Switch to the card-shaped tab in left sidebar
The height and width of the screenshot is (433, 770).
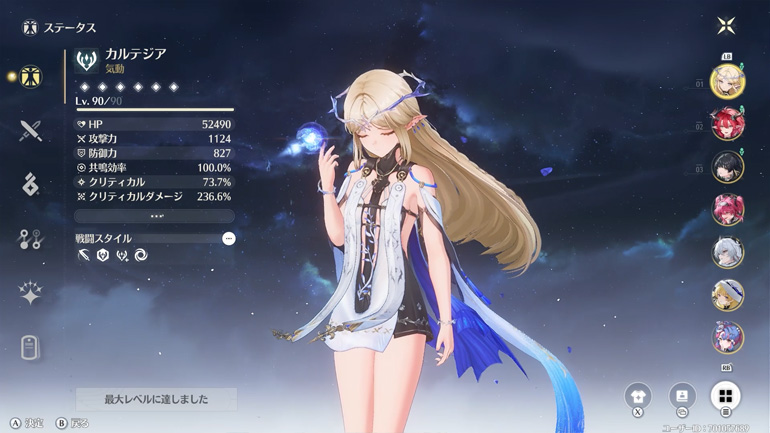30,347
